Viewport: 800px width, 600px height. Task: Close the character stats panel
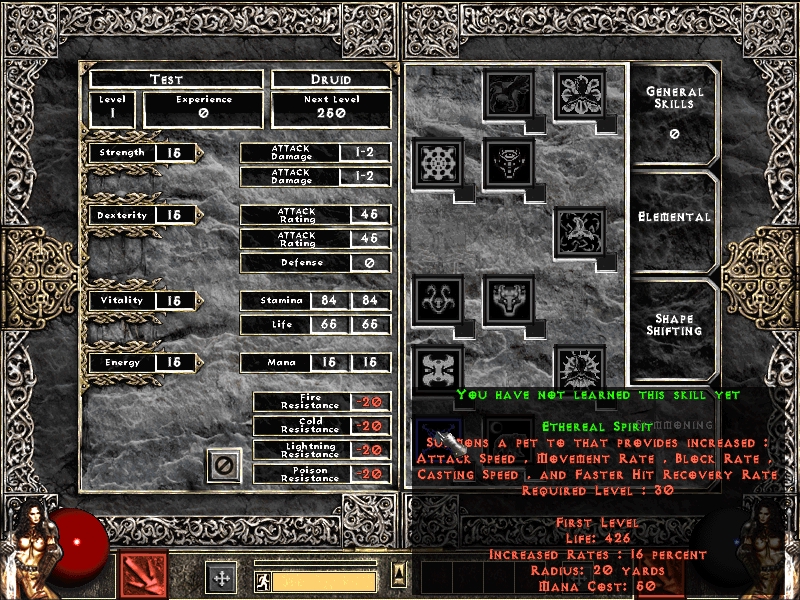click(224, 465)
